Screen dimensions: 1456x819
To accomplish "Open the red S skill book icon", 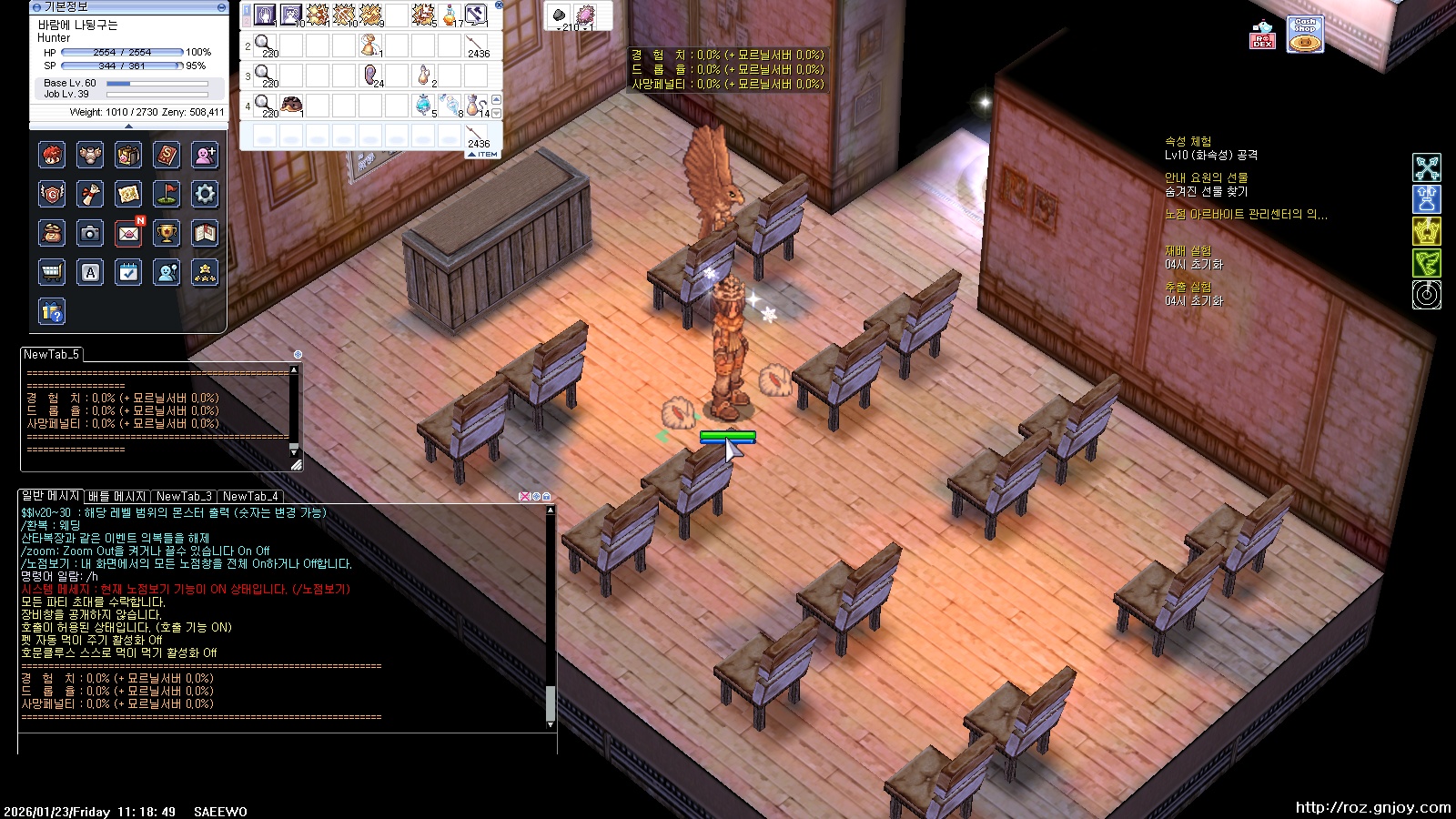I will click(167, 156).
